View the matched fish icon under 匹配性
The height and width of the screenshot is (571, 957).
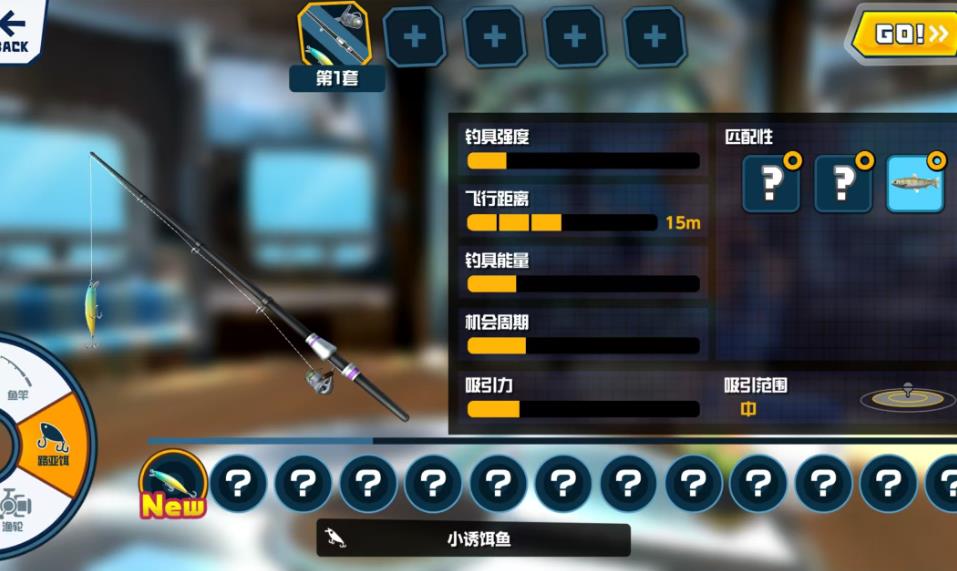tap(915, 184)
